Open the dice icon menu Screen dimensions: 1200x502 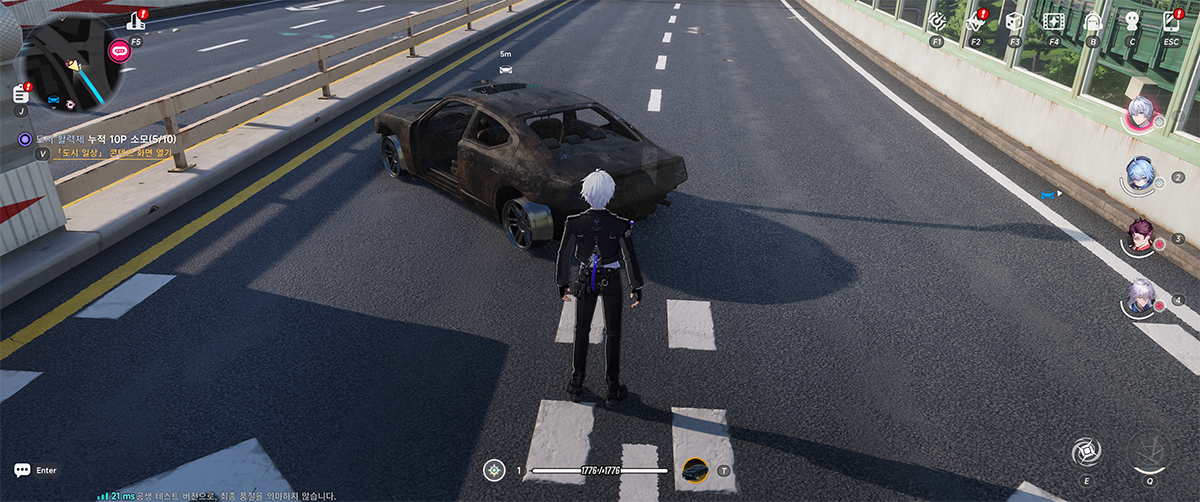pos(1014,21)
